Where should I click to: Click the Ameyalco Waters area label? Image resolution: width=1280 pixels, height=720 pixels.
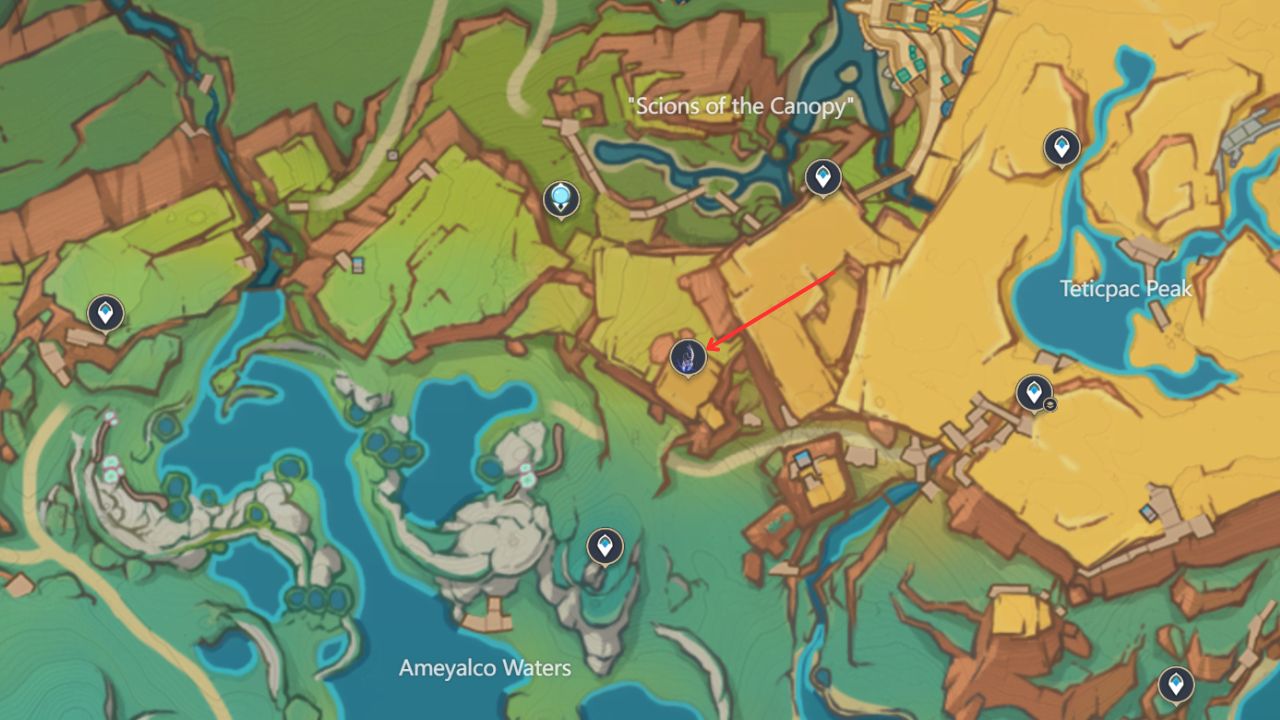coord(487,667)
